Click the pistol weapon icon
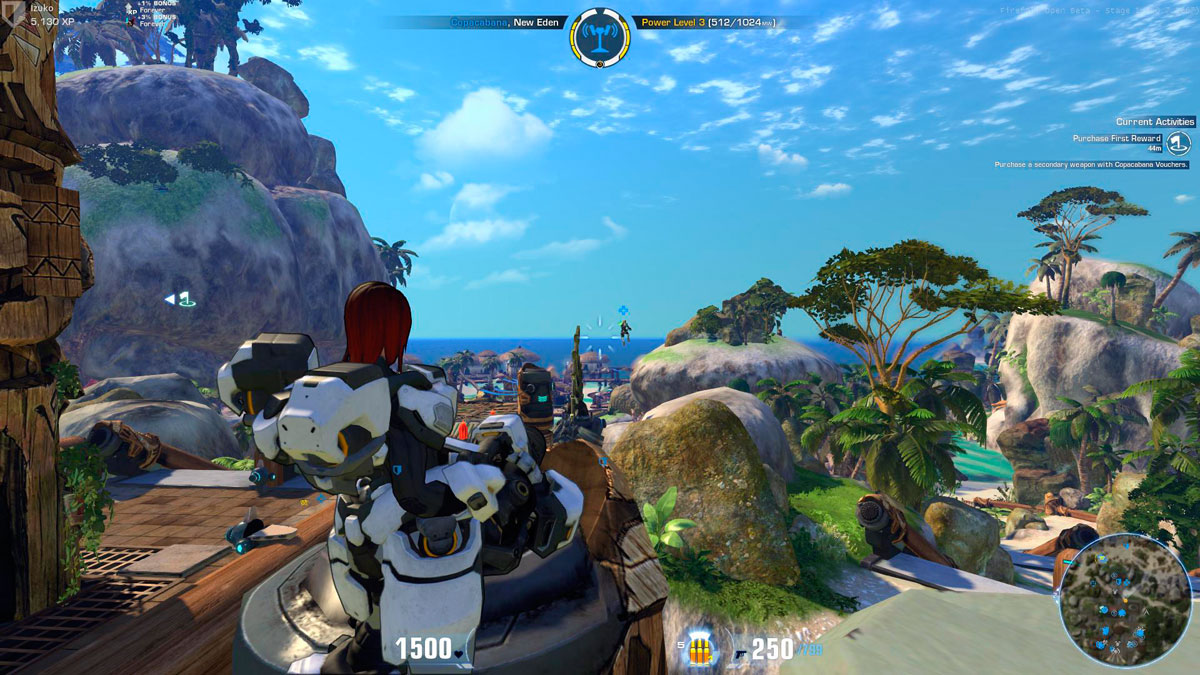The image size is (1200, 675). (x=739, y=651)
